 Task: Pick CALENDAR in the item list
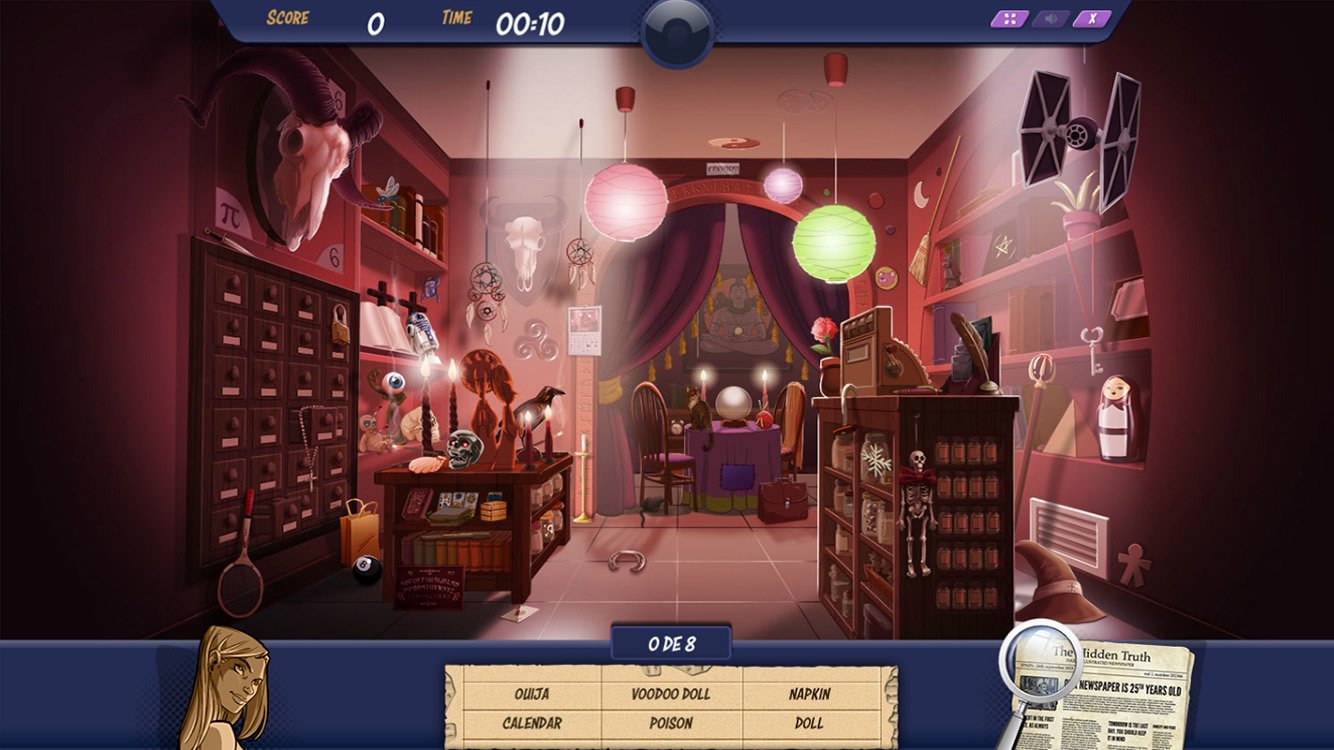point(531,722)
